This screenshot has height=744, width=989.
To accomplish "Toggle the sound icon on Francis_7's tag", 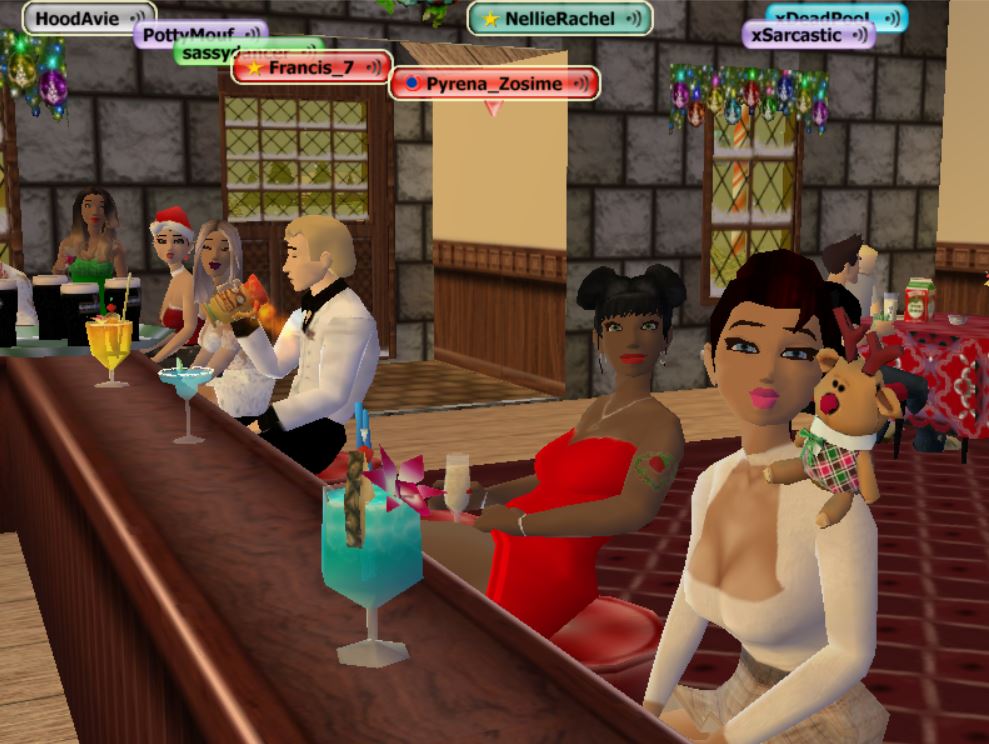I will [x=375, y=68].
